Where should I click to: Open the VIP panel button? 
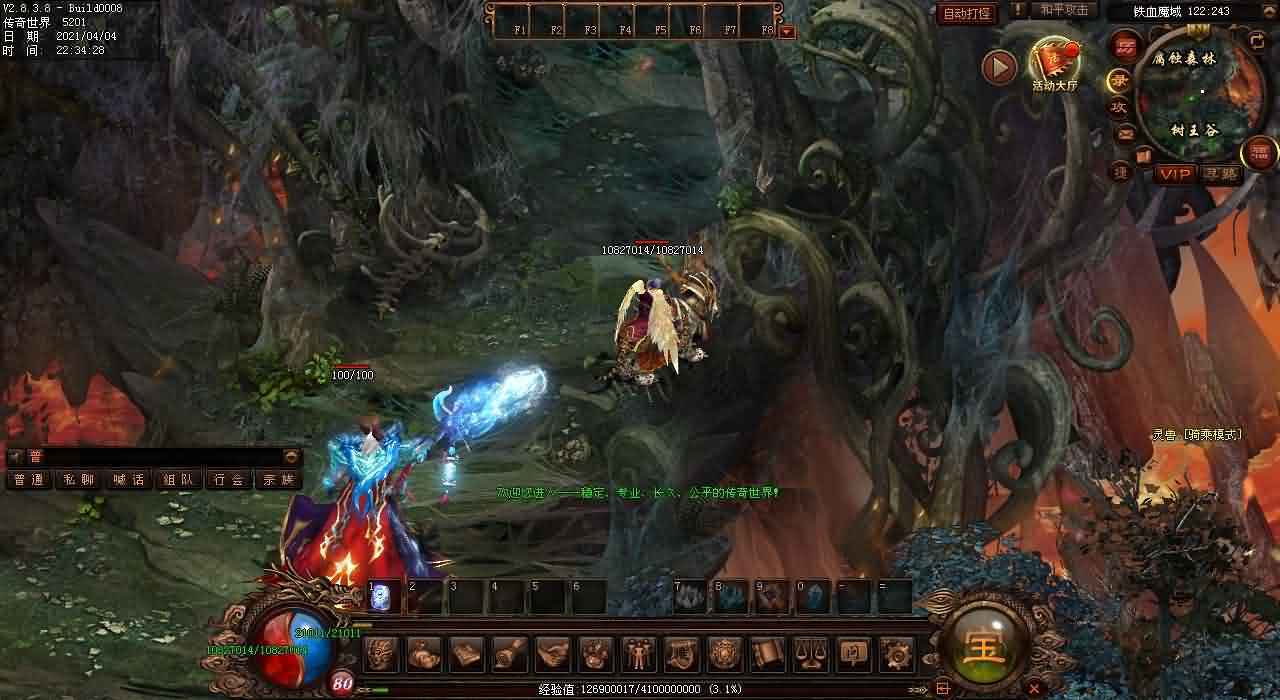(x=1175, y=174)
